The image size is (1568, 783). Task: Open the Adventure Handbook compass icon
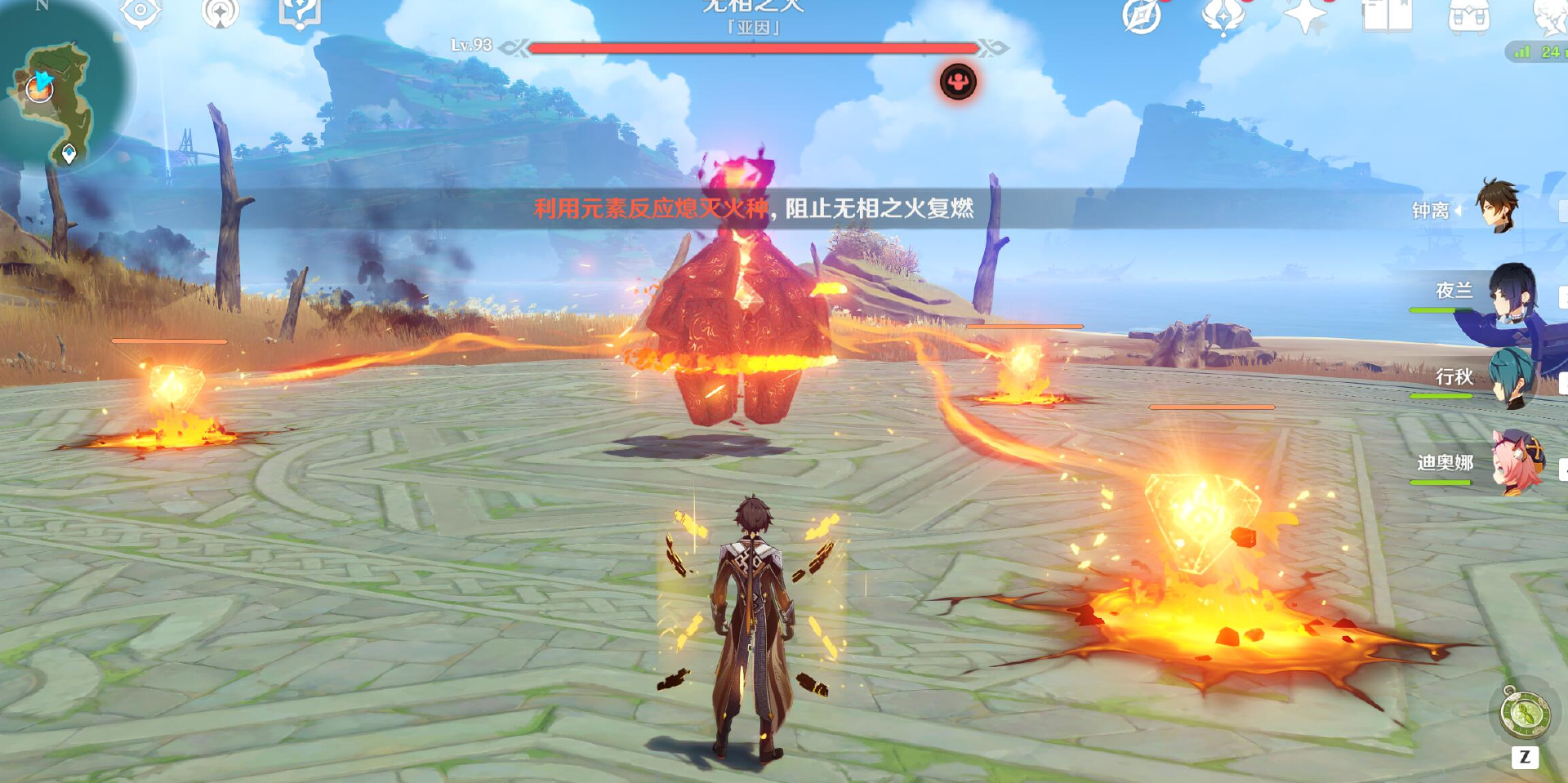(x=1142, y=15)
